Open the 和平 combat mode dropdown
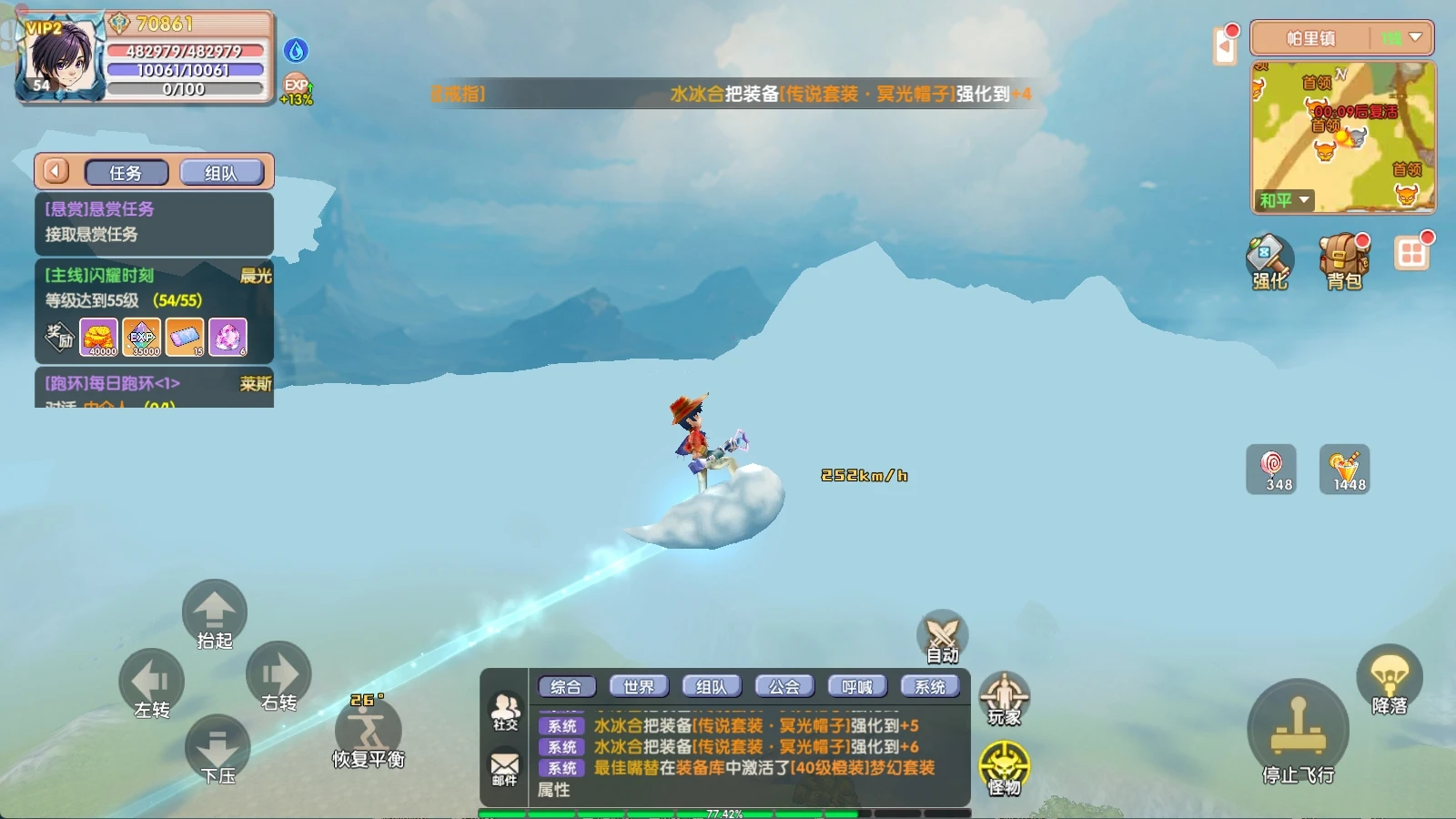 click(x=1284, y=200)
